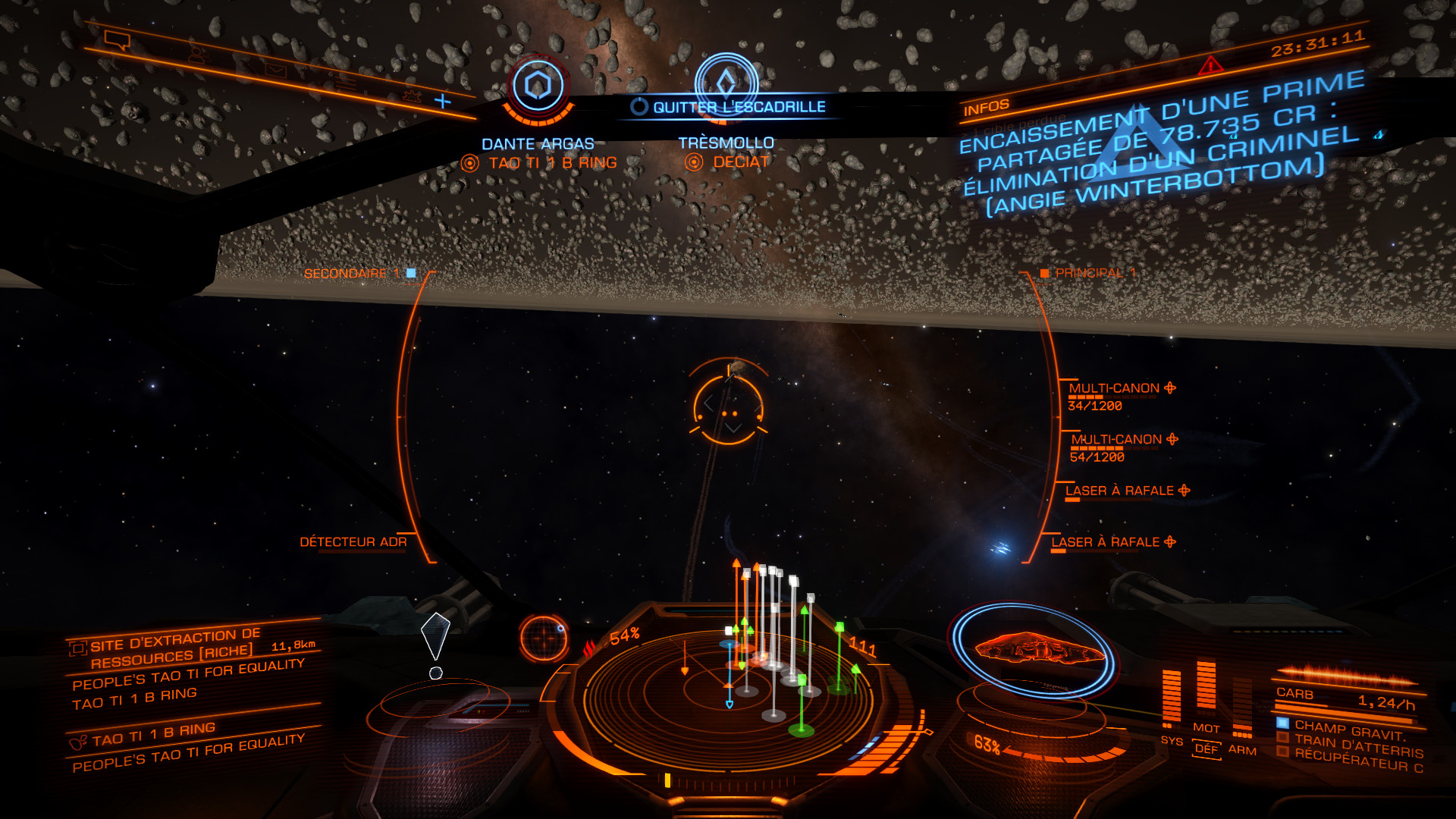Select the Détecteur ADR secondary module
Viewport: 1456px width, 819px height.
(x=353, y=541)
